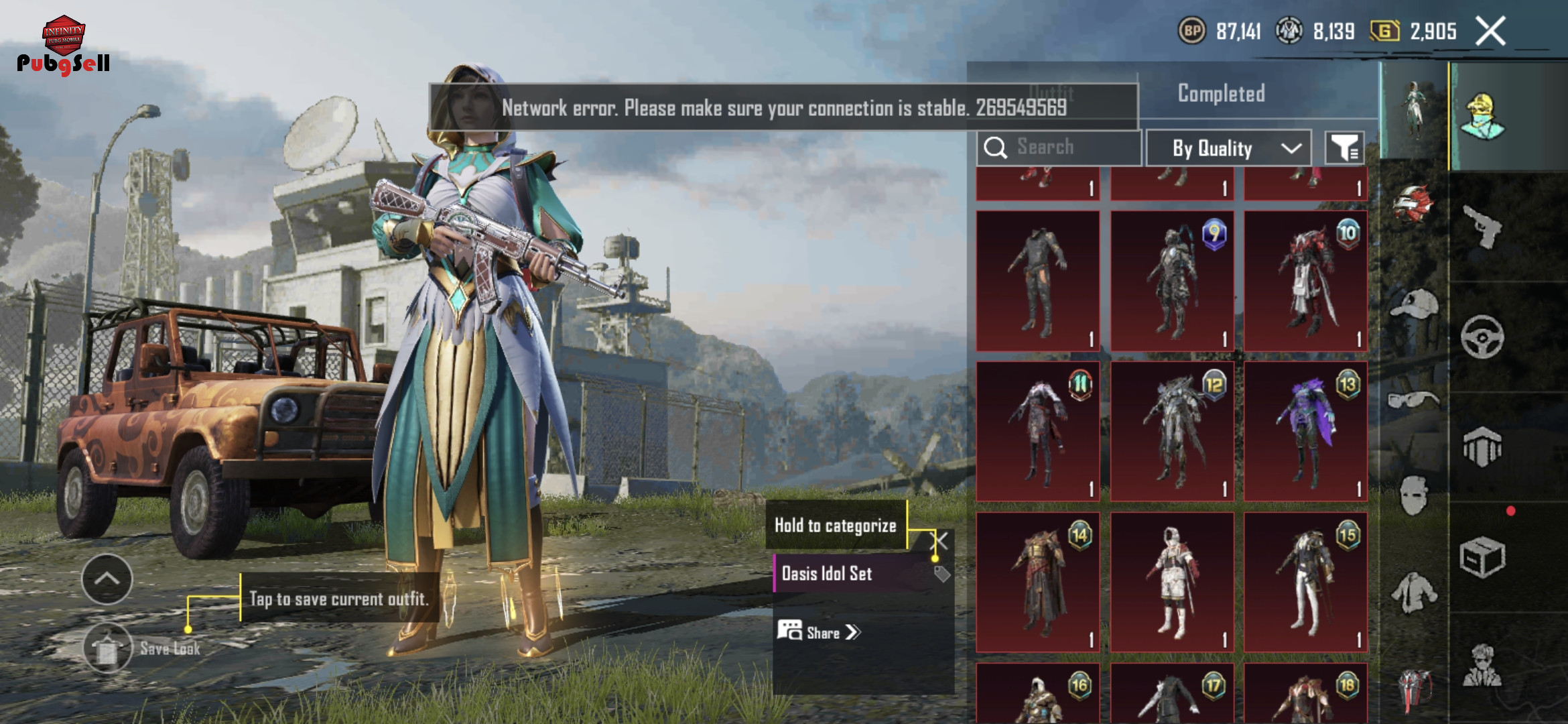Close the inventory screen

point(1491,31)
